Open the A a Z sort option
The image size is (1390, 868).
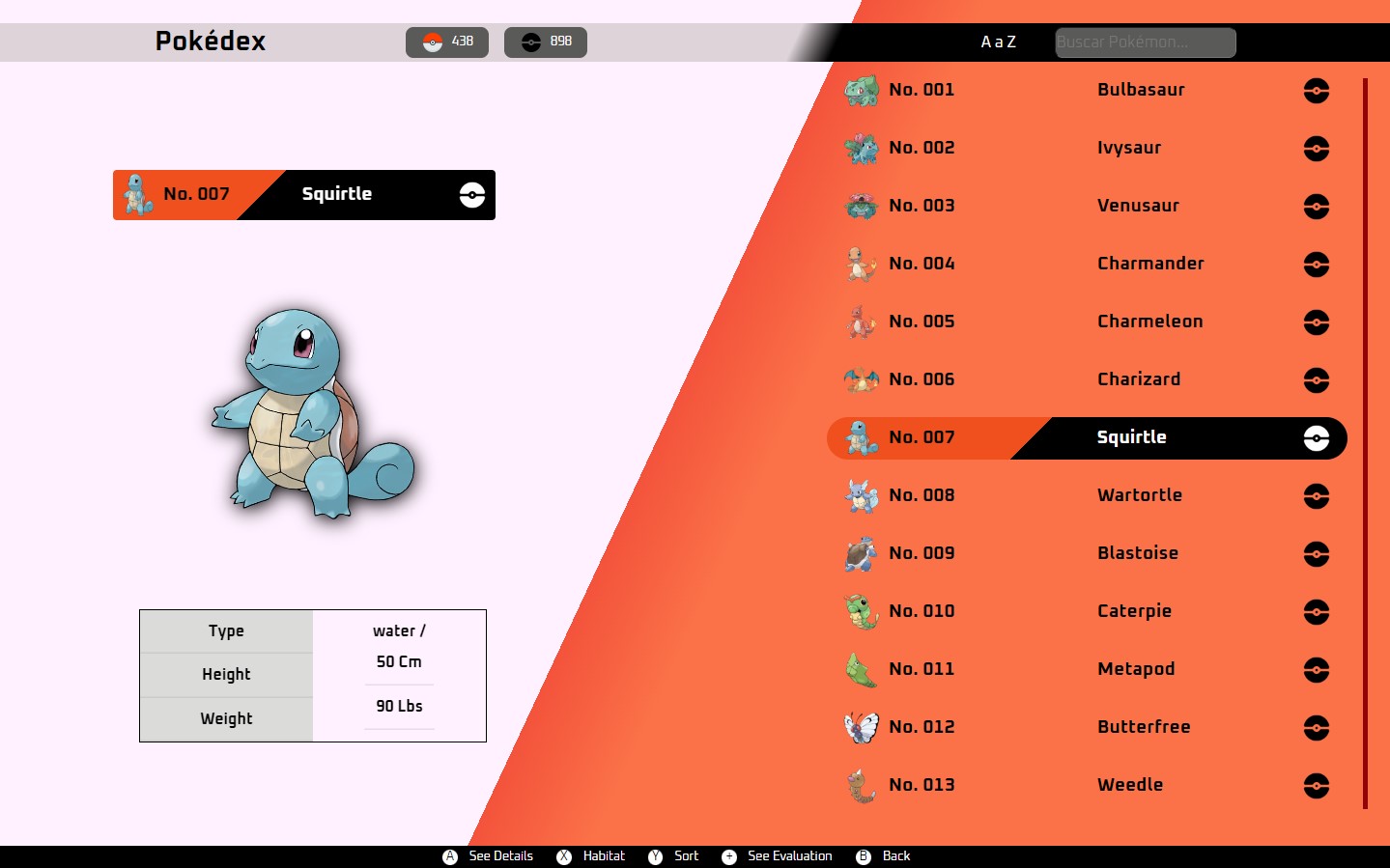998,42
